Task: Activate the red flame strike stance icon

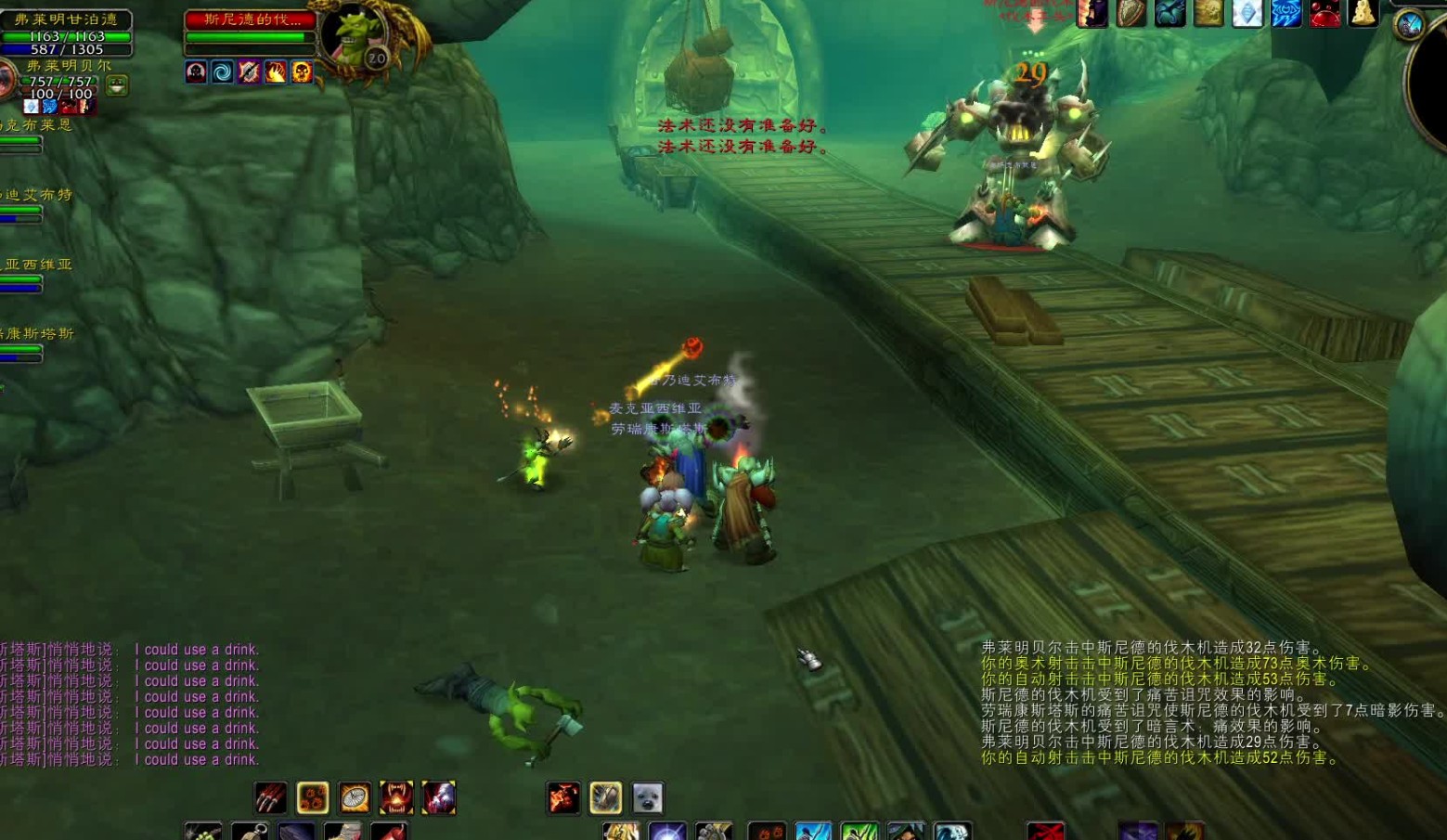Action: [x=563, y=797]
